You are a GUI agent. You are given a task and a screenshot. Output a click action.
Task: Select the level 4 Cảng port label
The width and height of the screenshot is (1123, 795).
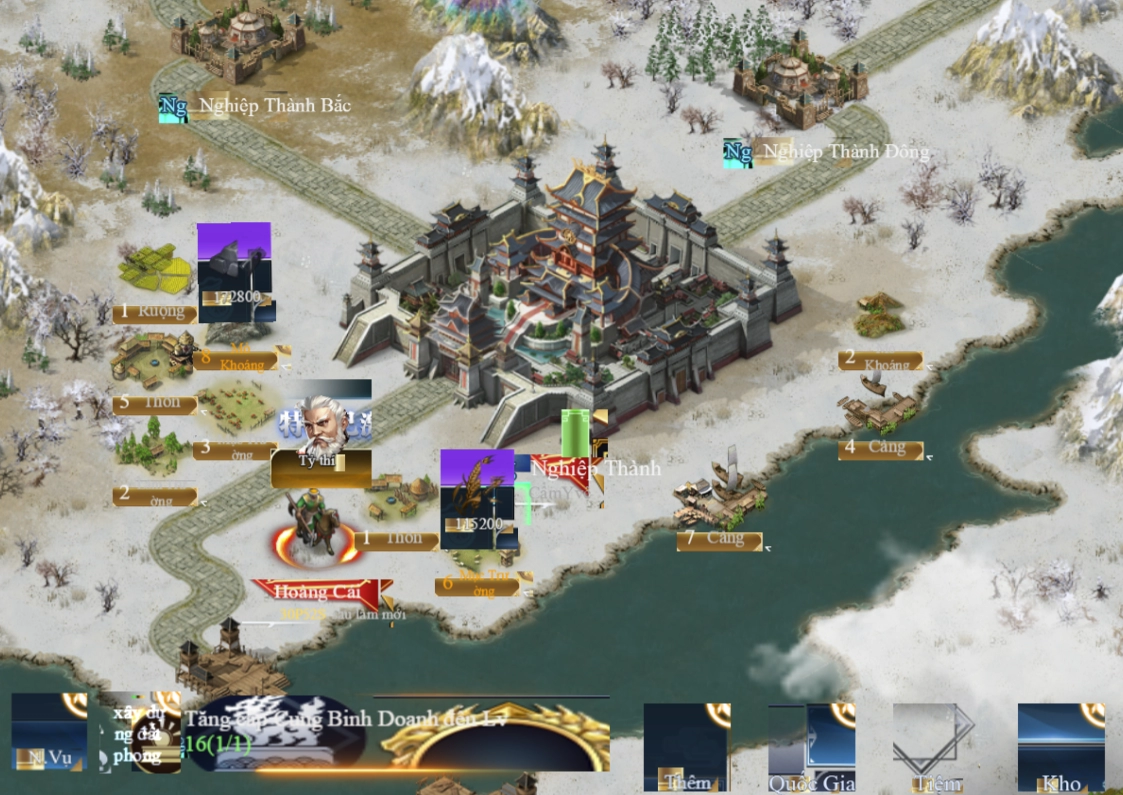coord(880,449)
